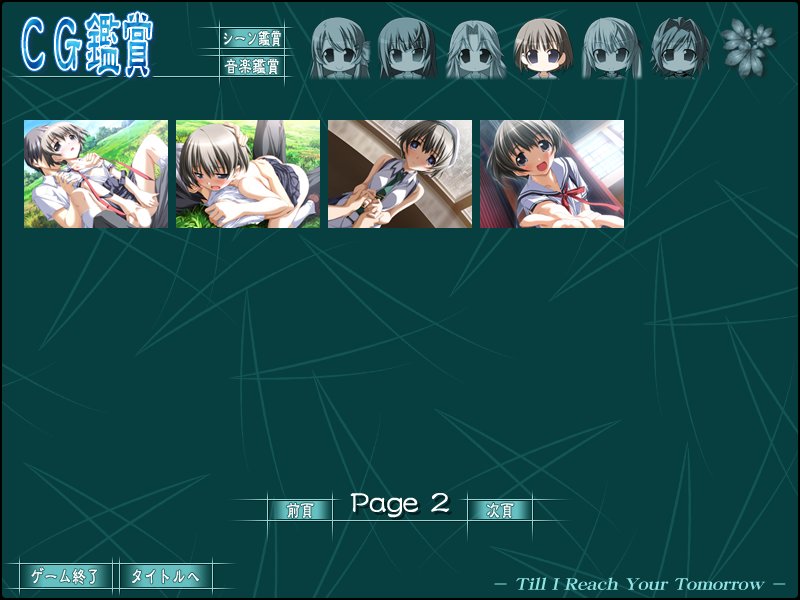Open the thumbnail of girl wearing white headband
This screenshot has height=600, width=800.
[x=400, y=174]
